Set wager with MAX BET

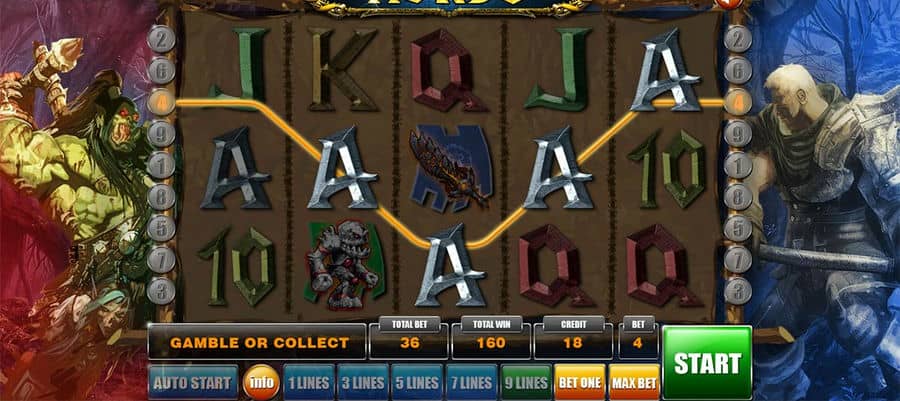coord(633,382)
